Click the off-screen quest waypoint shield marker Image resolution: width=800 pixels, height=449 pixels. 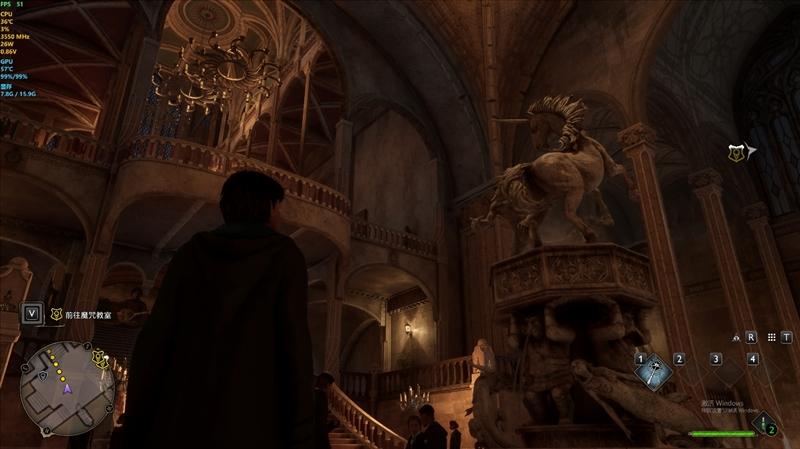coord(738,151)
